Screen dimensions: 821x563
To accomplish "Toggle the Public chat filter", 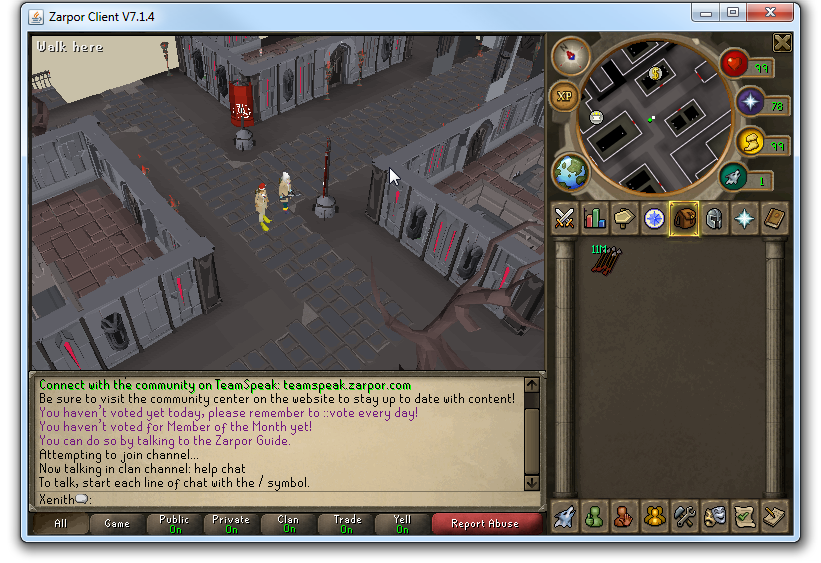I will pyautogui.click(x=174, y=523).
